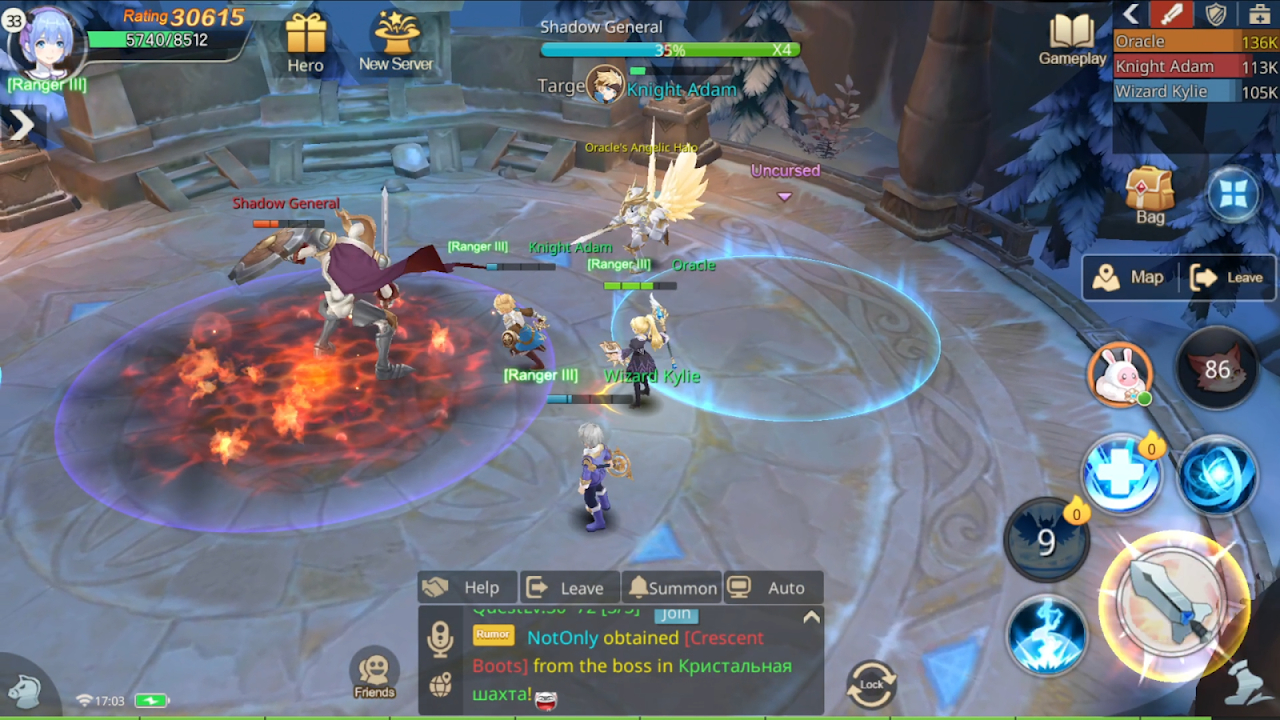Activate the lightning strike skill

point(1047,636)
